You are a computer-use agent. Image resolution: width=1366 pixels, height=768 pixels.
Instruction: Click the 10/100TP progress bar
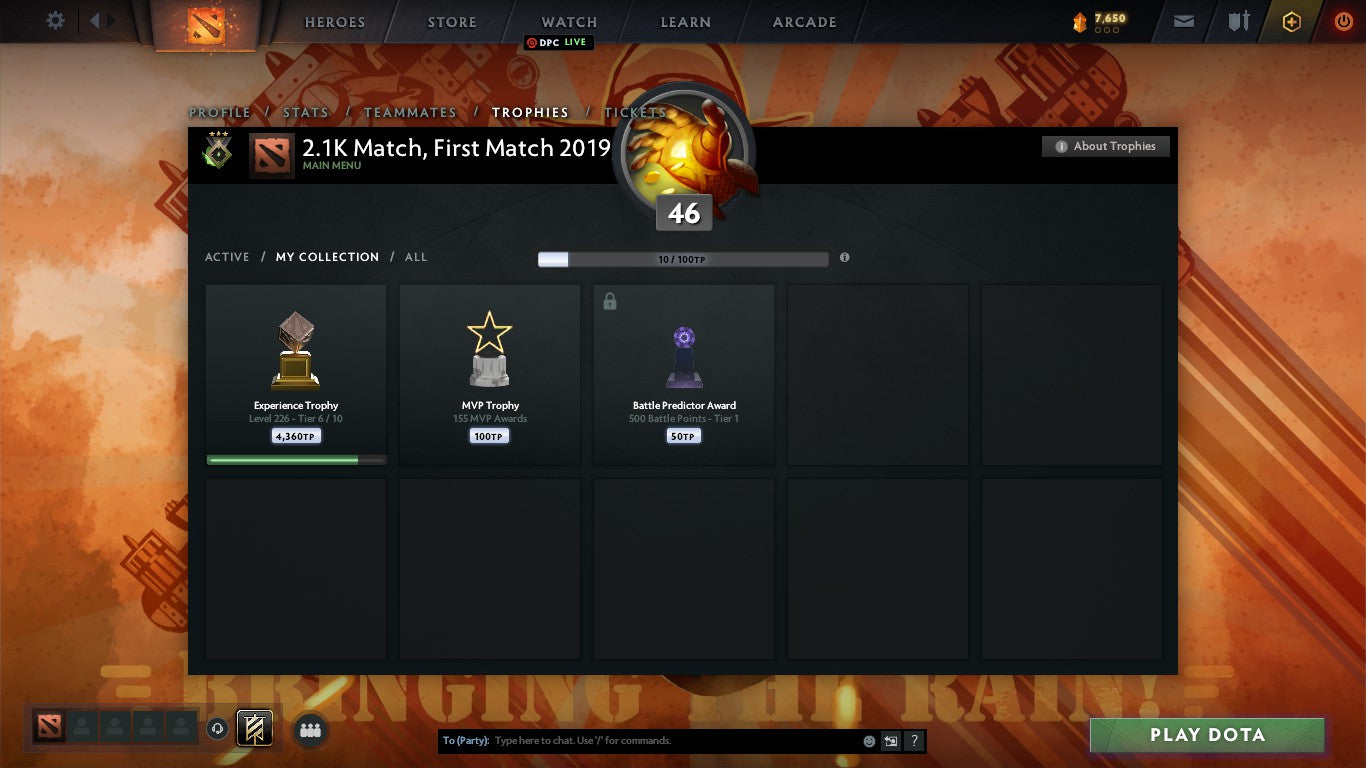click(683, 257)
